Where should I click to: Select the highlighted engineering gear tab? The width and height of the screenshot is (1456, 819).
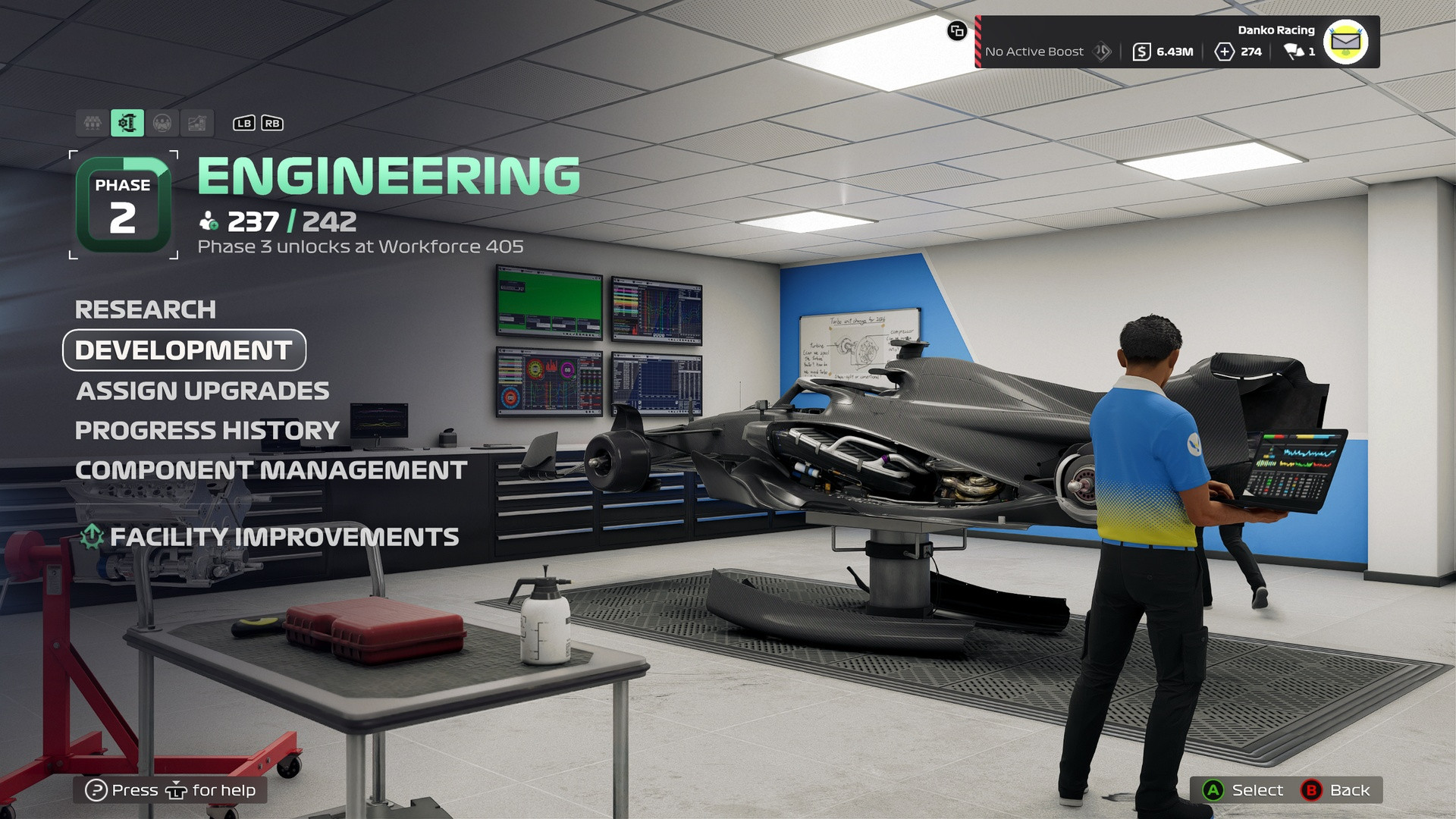[x=127, y=123]
